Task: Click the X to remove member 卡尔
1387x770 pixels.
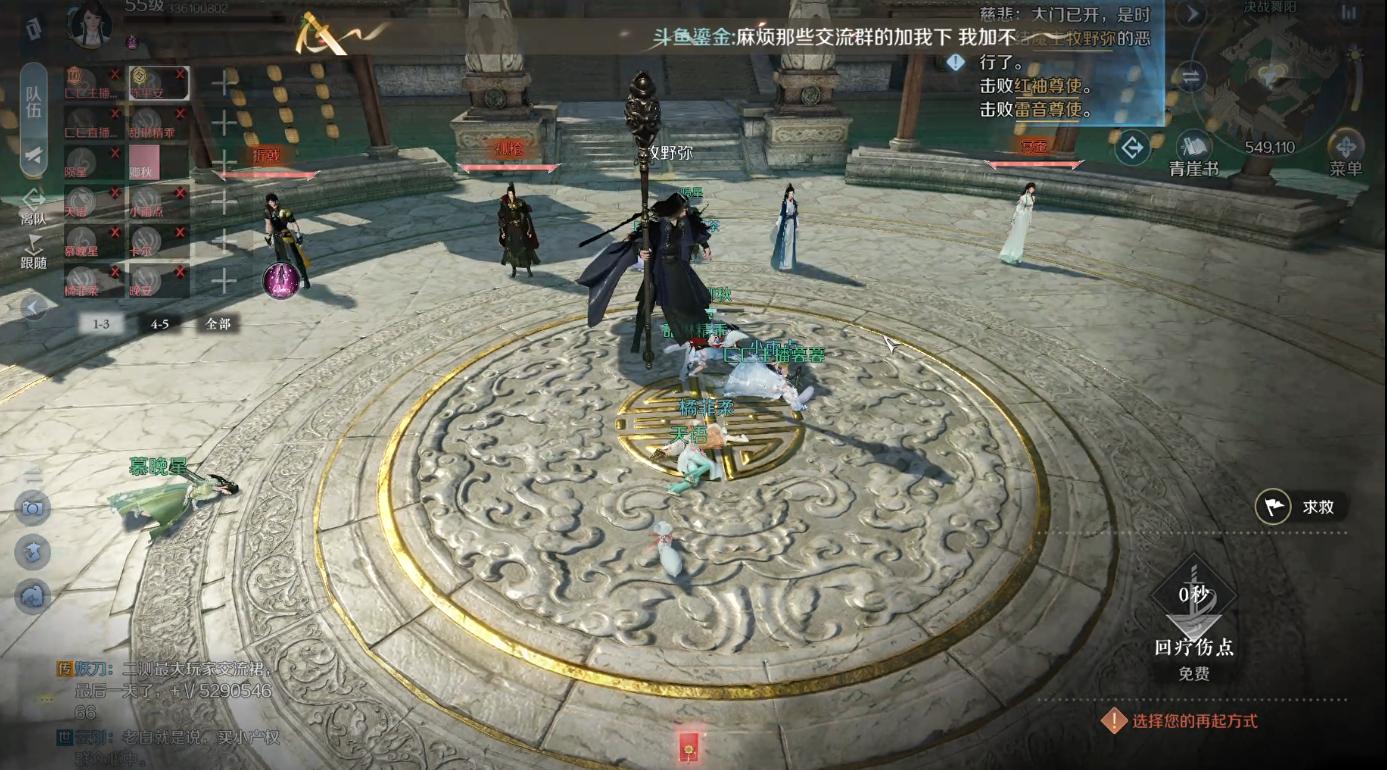Action: [178, 230]
